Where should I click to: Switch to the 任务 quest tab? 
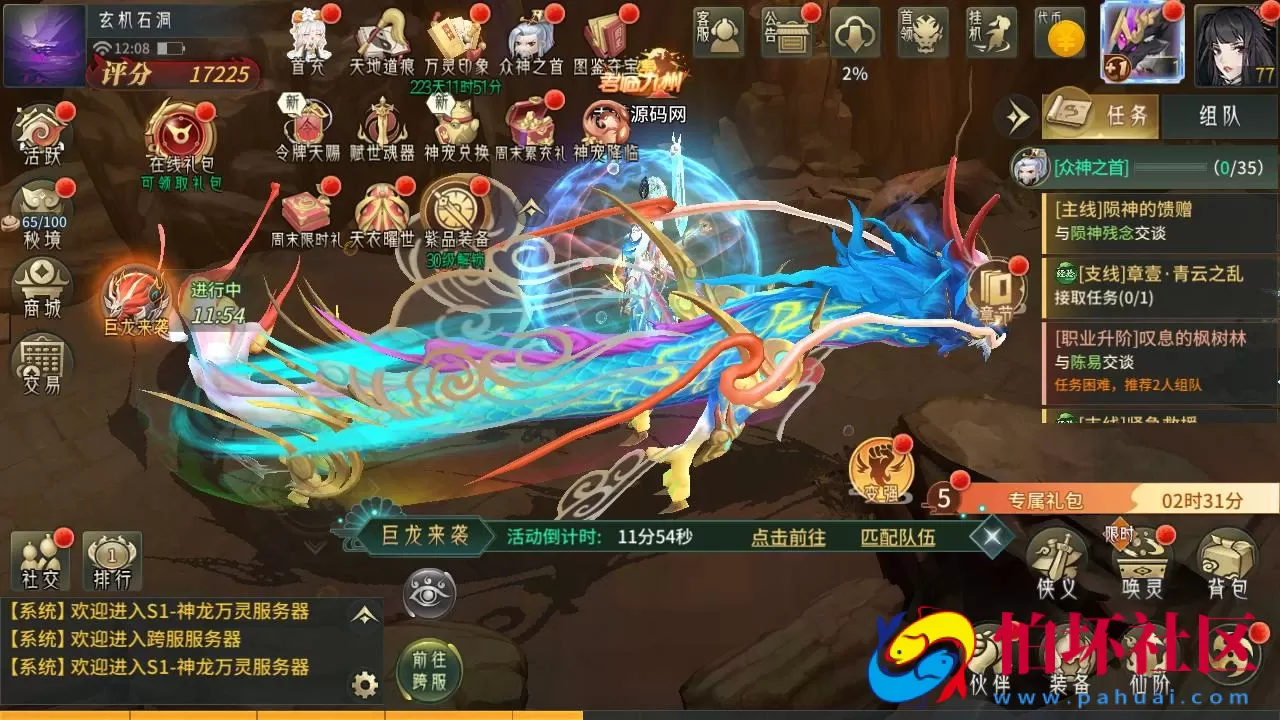pos(1102,116)
